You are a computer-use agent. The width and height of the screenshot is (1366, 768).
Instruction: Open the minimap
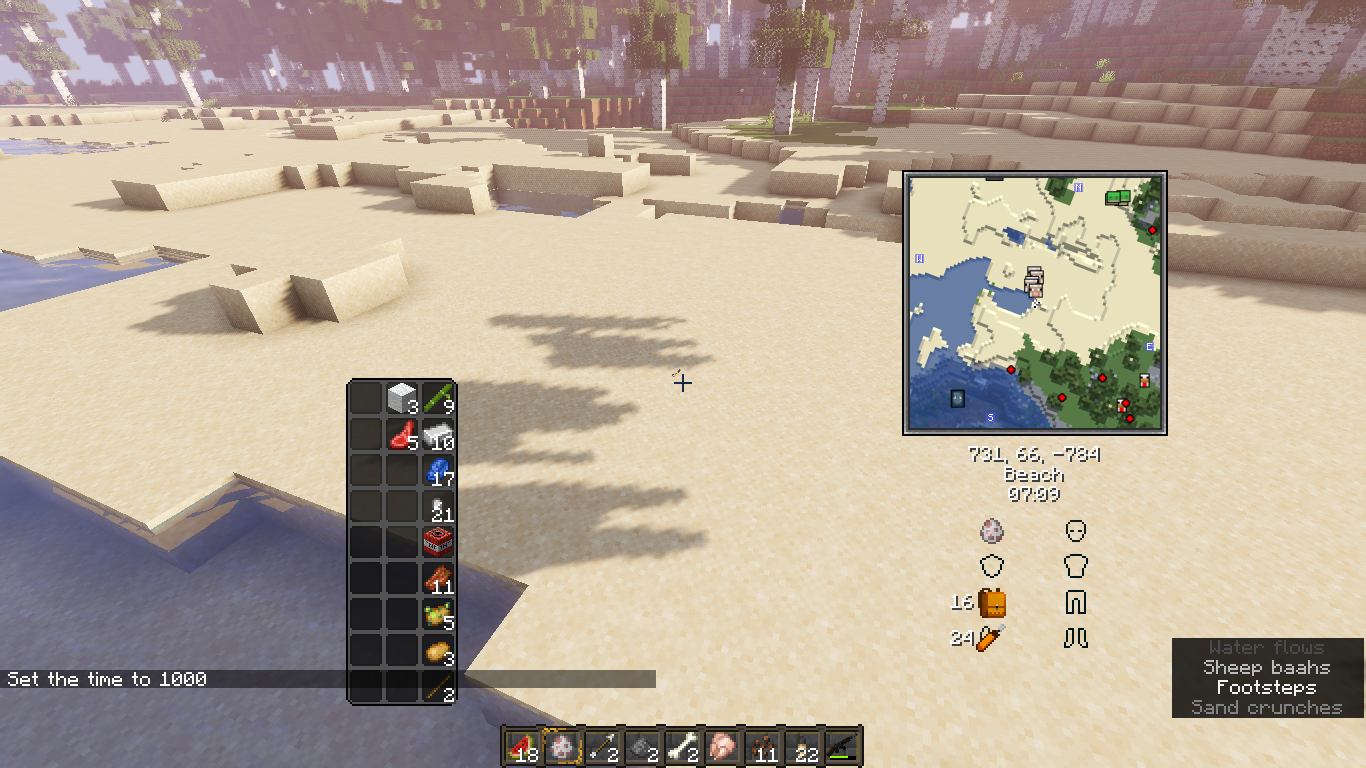[1035, 303]
